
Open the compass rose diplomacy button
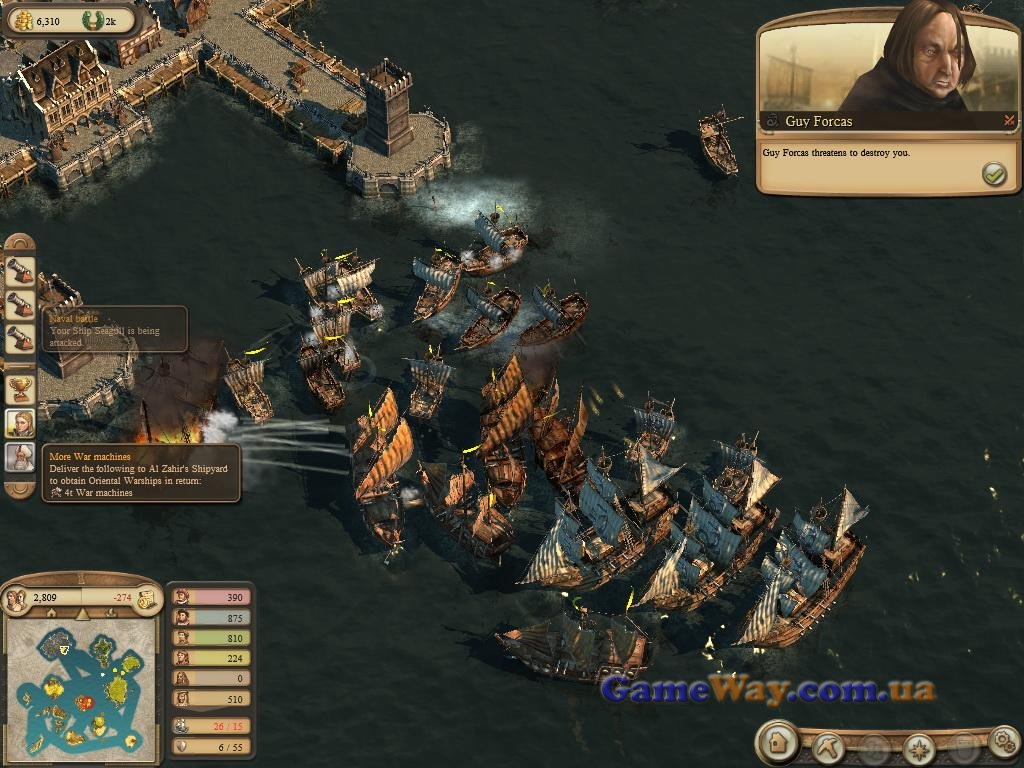918,747
